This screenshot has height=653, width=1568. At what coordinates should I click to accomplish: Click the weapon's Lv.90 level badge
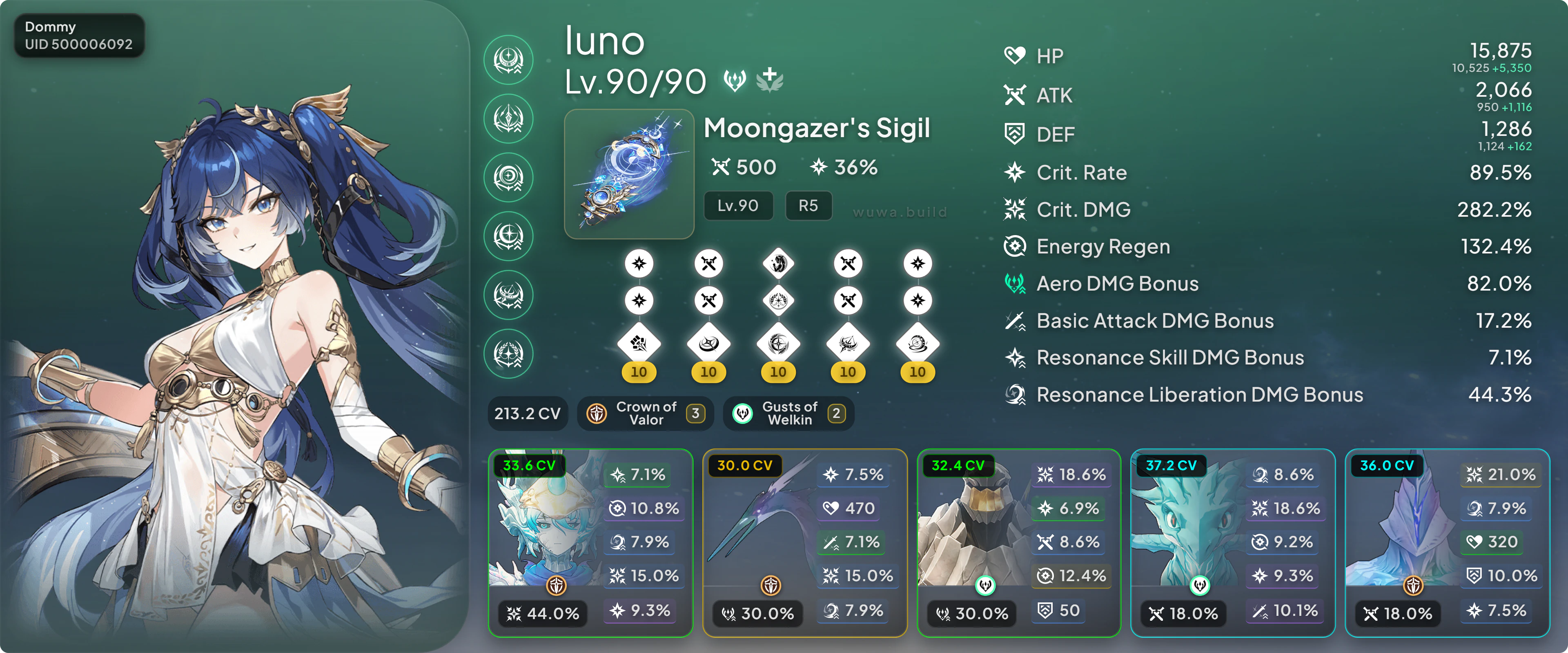click(738, 206)
